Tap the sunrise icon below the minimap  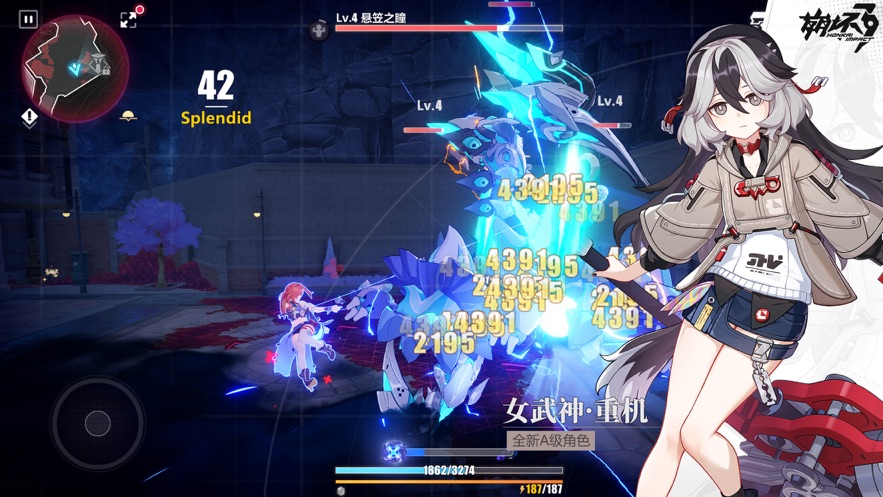point(128,117)
